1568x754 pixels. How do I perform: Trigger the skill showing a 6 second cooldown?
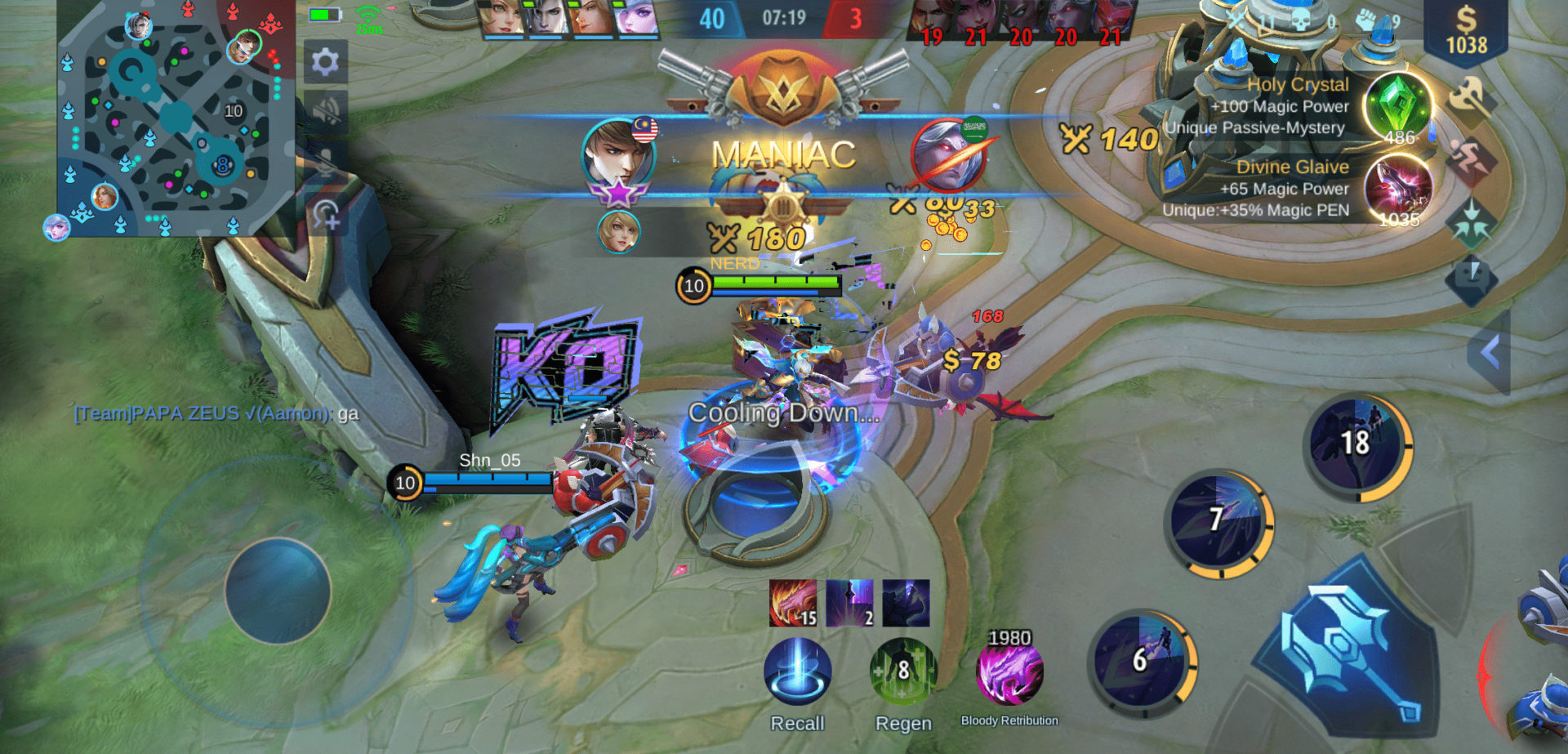tap(1142, 660)
